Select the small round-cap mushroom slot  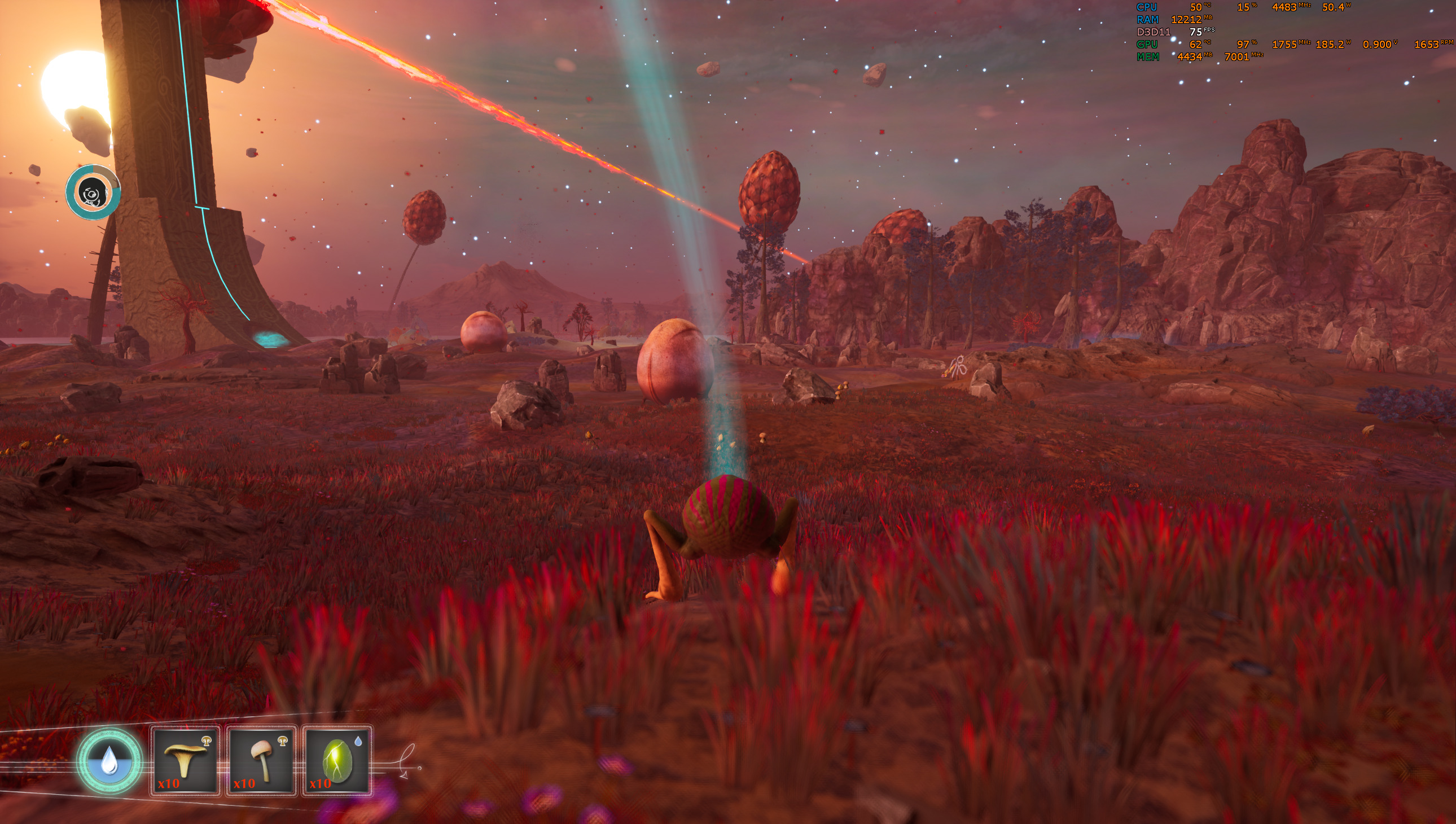(261, 761)
